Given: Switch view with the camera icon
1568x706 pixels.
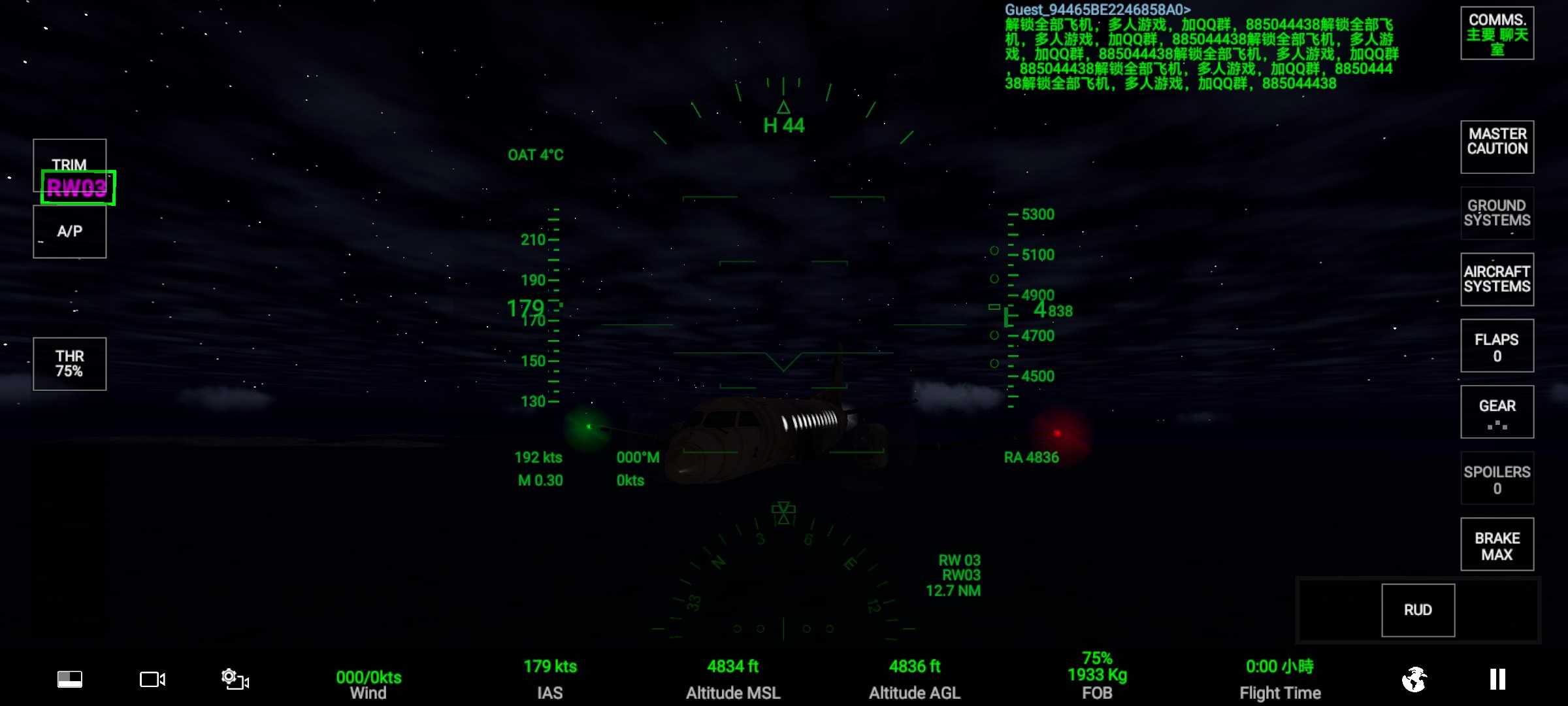Looking at the screenshot, I should click(152, 679).
